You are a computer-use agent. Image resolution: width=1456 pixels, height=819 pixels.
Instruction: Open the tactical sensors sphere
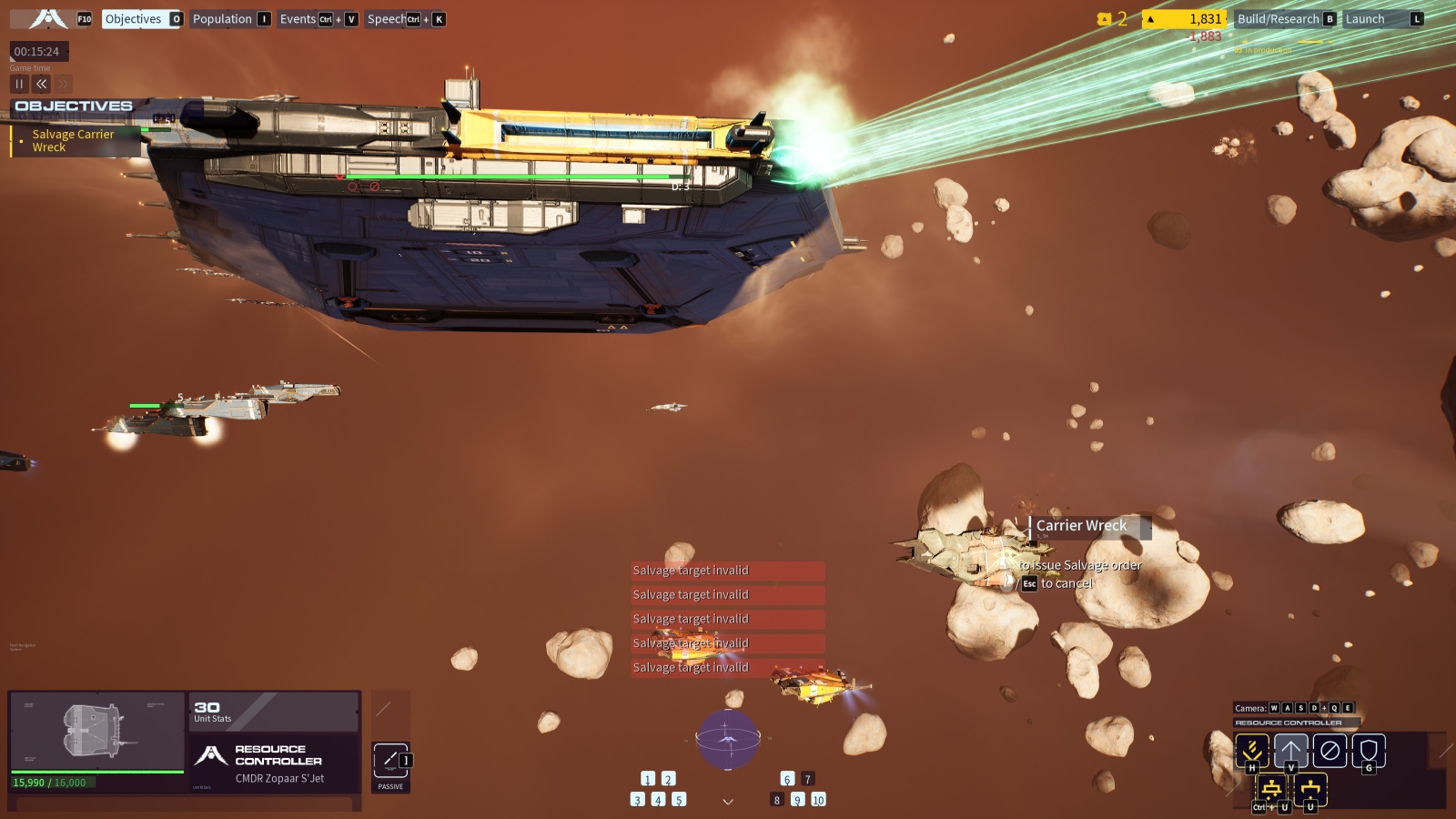(x=728, y=739)
